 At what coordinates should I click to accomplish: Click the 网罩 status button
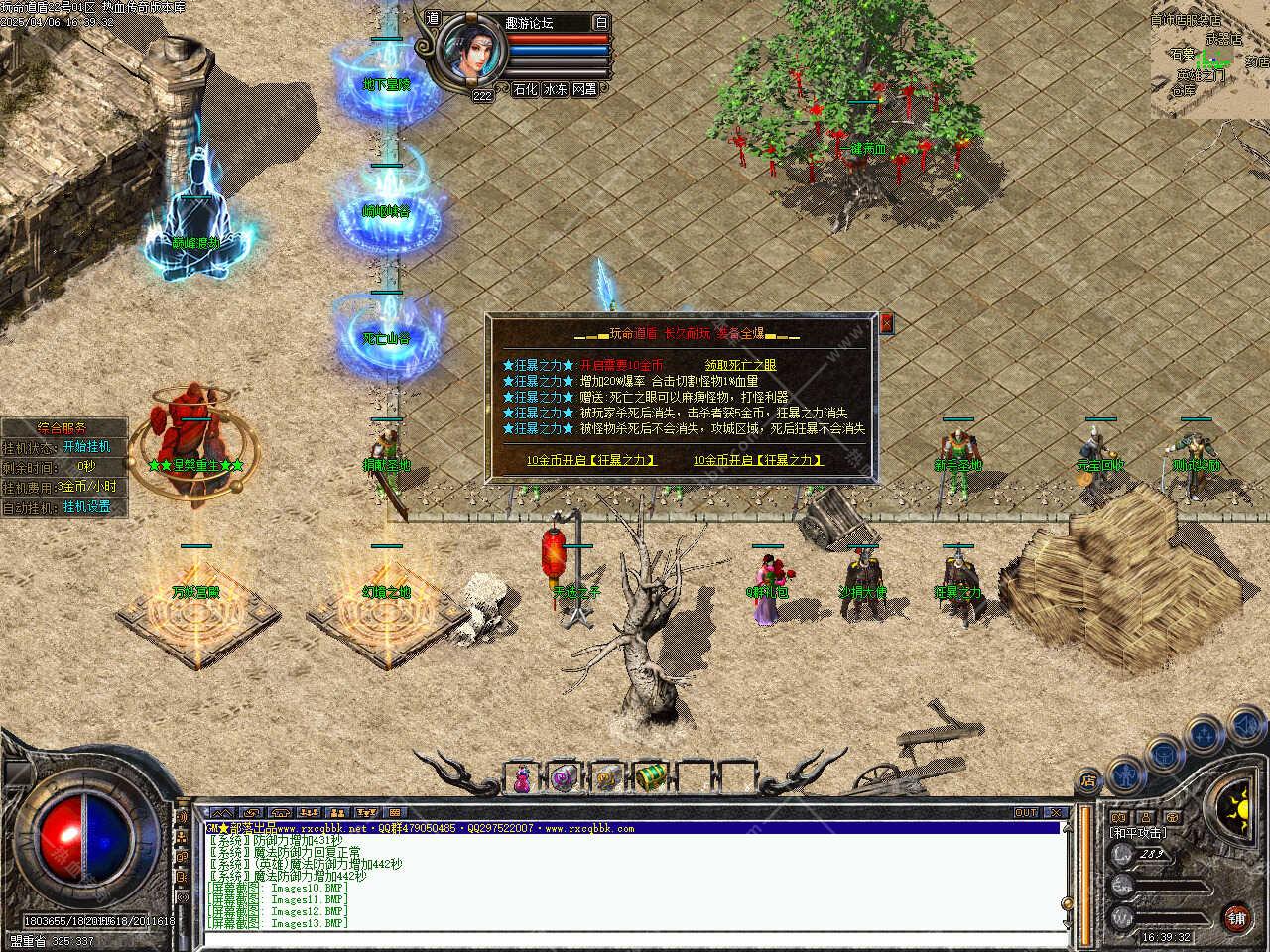tap(584, 89)
